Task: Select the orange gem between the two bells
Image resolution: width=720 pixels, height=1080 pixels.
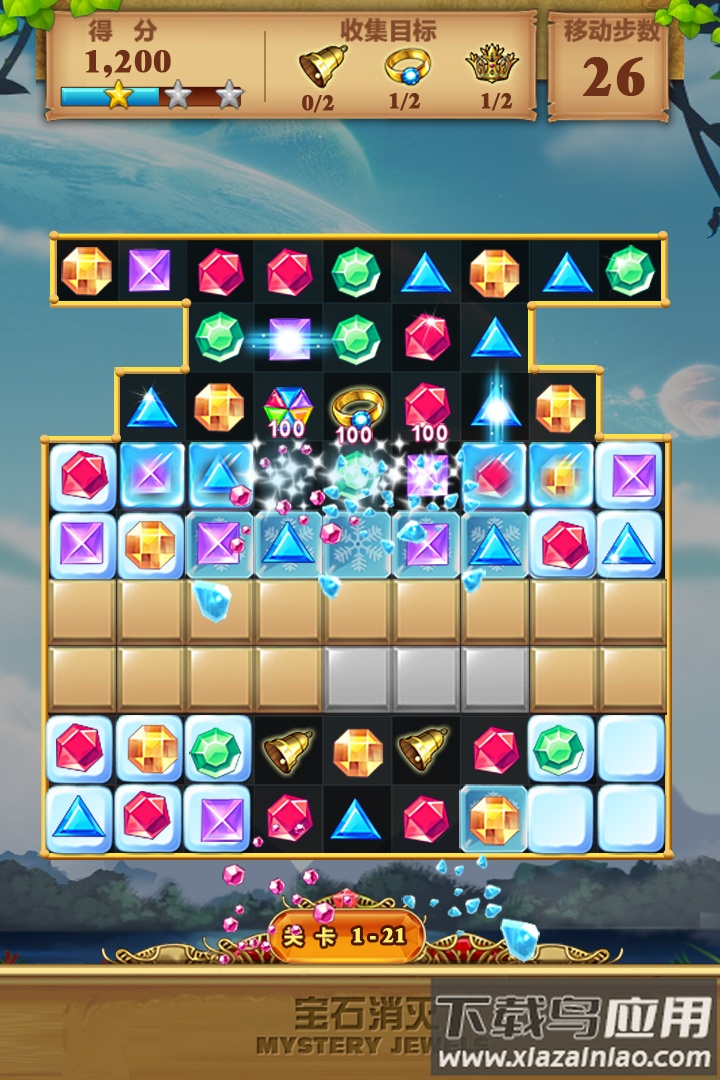Action: click(357, 750)
